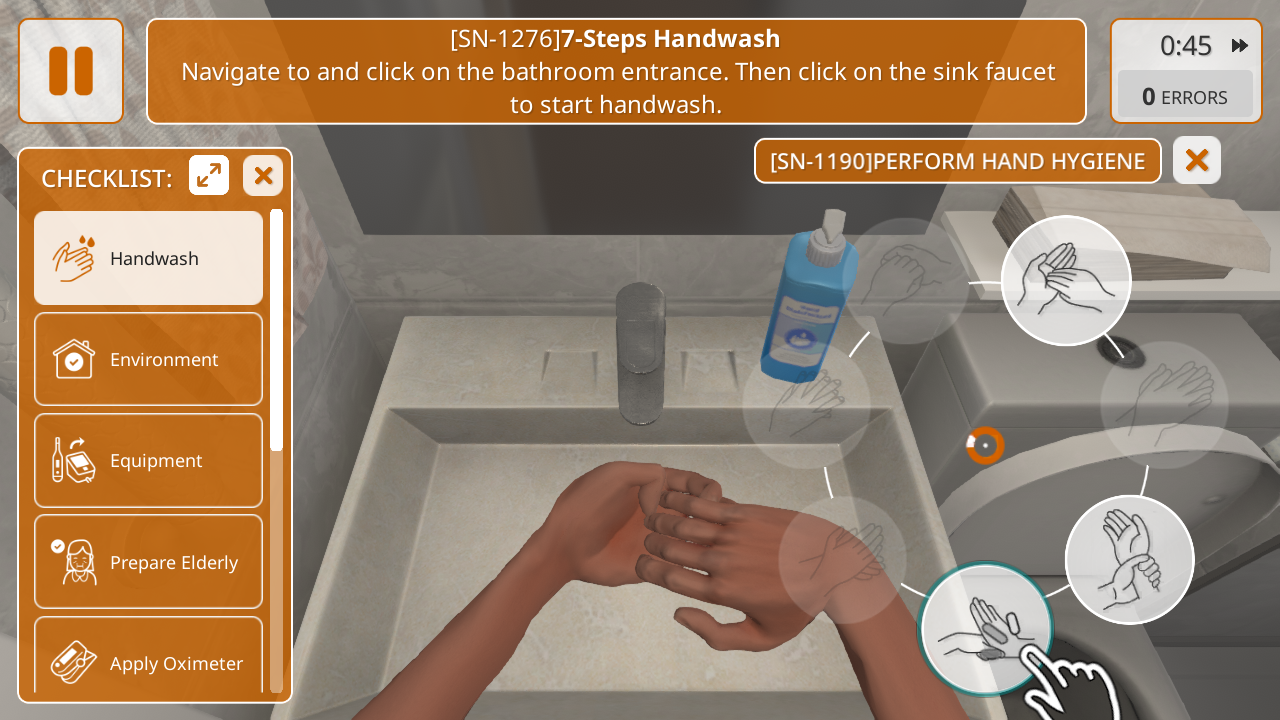Viewport: 1280px width, 720px height.
Task: Choose the wrist-gripping handwash step
Action: coord(1130,559)
